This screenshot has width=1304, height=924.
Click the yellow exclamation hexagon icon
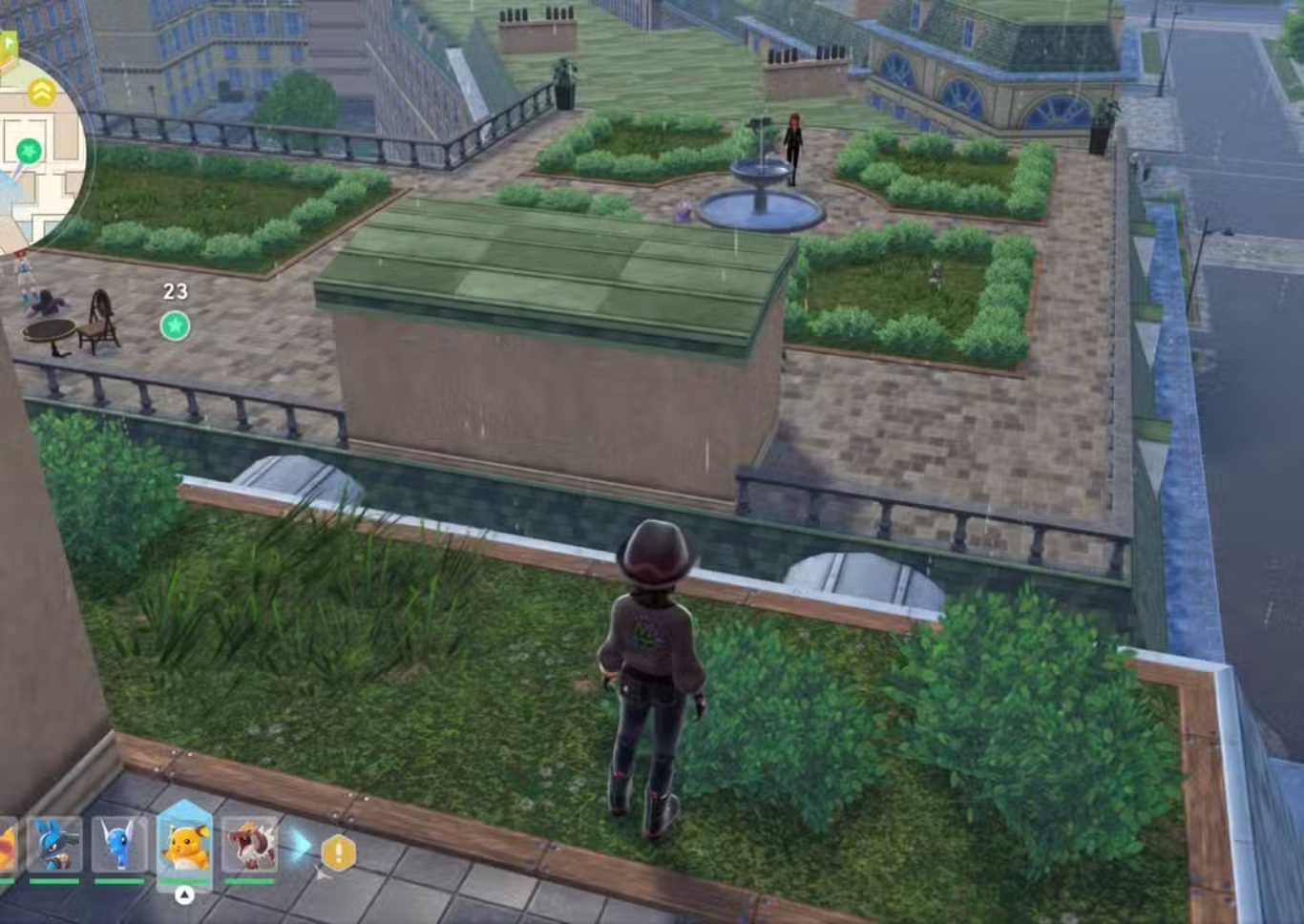tap(338, 852)
